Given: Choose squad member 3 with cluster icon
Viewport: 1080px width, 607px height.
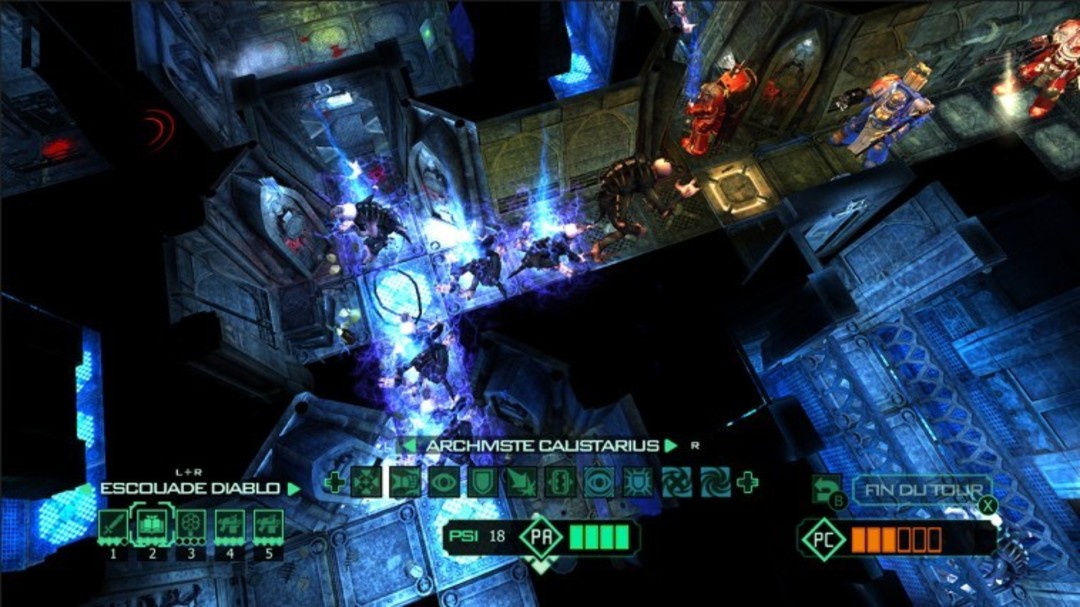Looking at the screenshot, I should coord(191,525).
